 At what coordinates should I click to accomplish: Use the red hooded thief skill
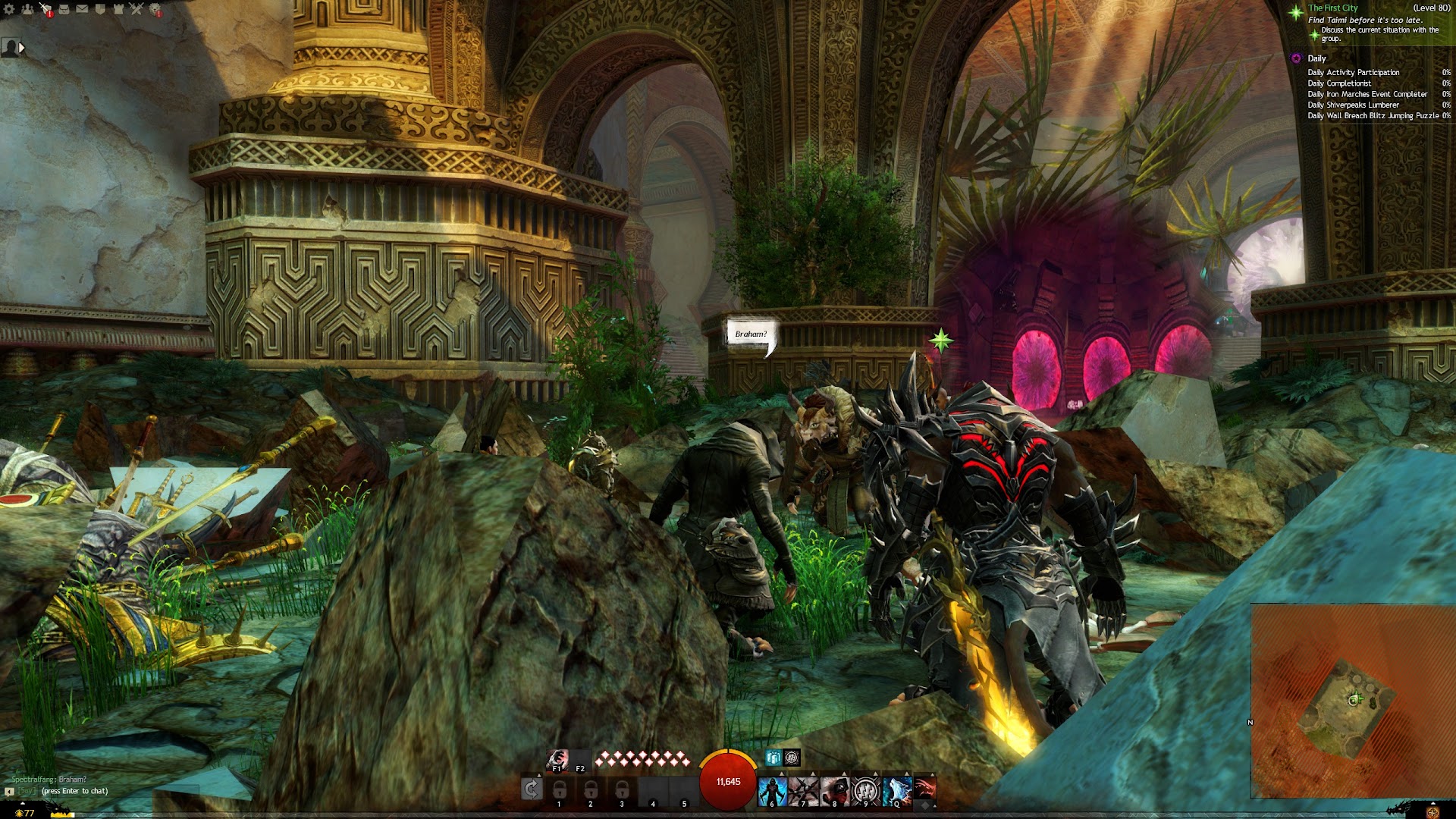[x=835, y=790]
